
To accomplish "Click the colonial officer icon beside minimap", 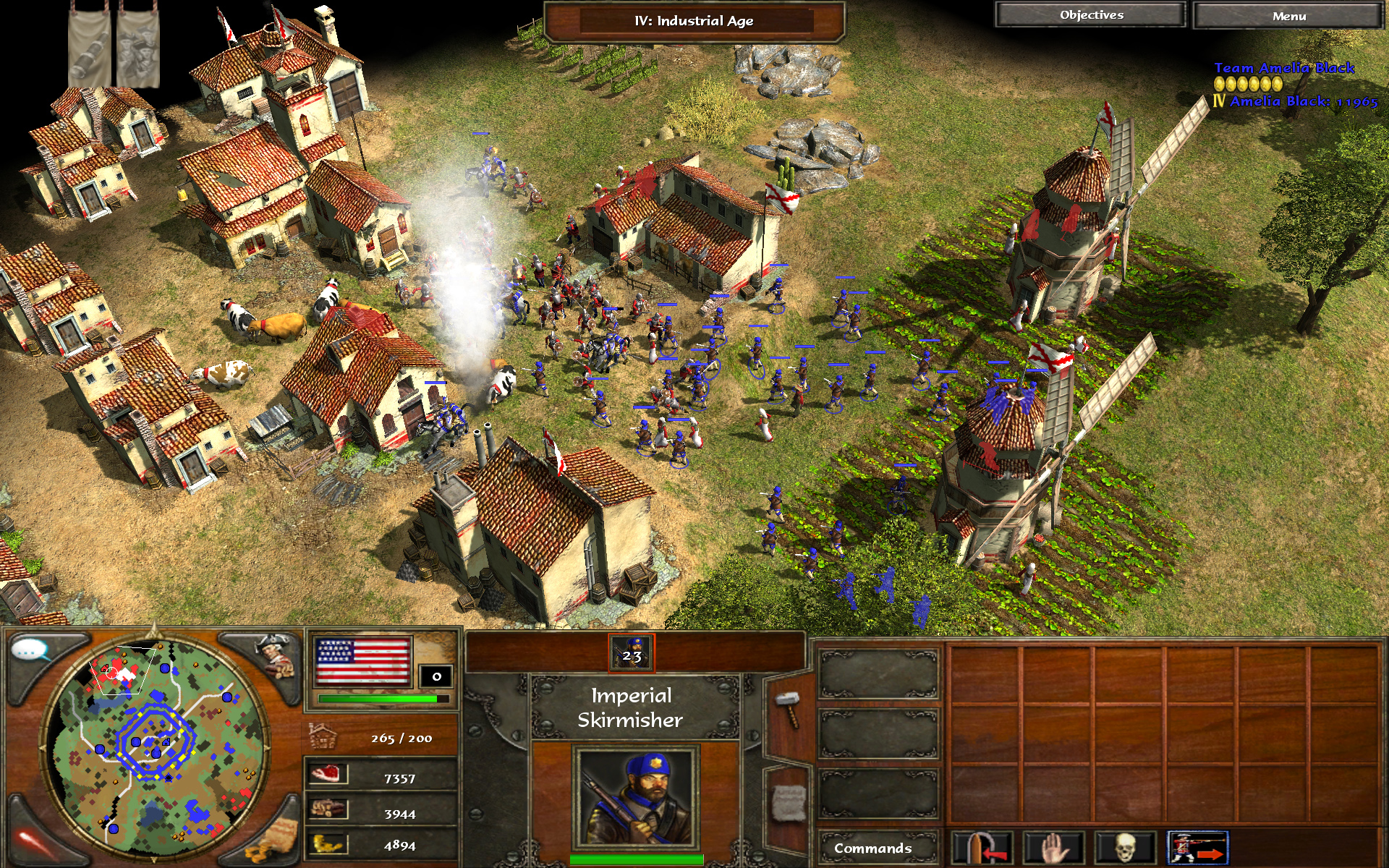I will click(x=275, y=653).
